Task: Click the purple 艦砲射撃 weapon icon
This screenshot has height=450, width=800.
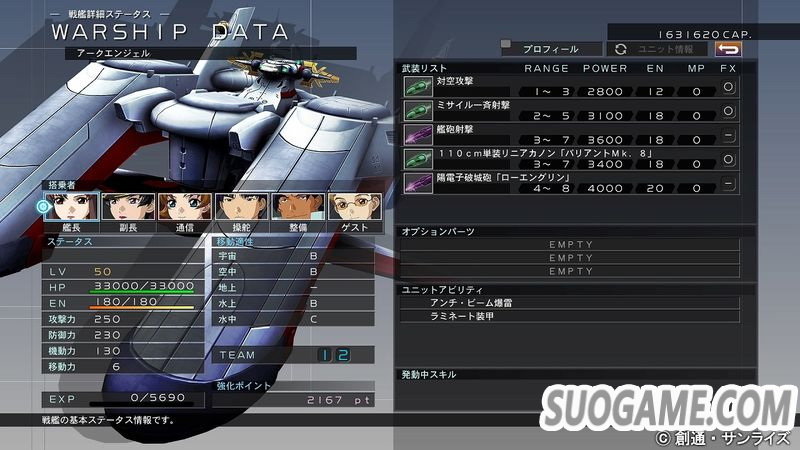Action: [417, 135]
